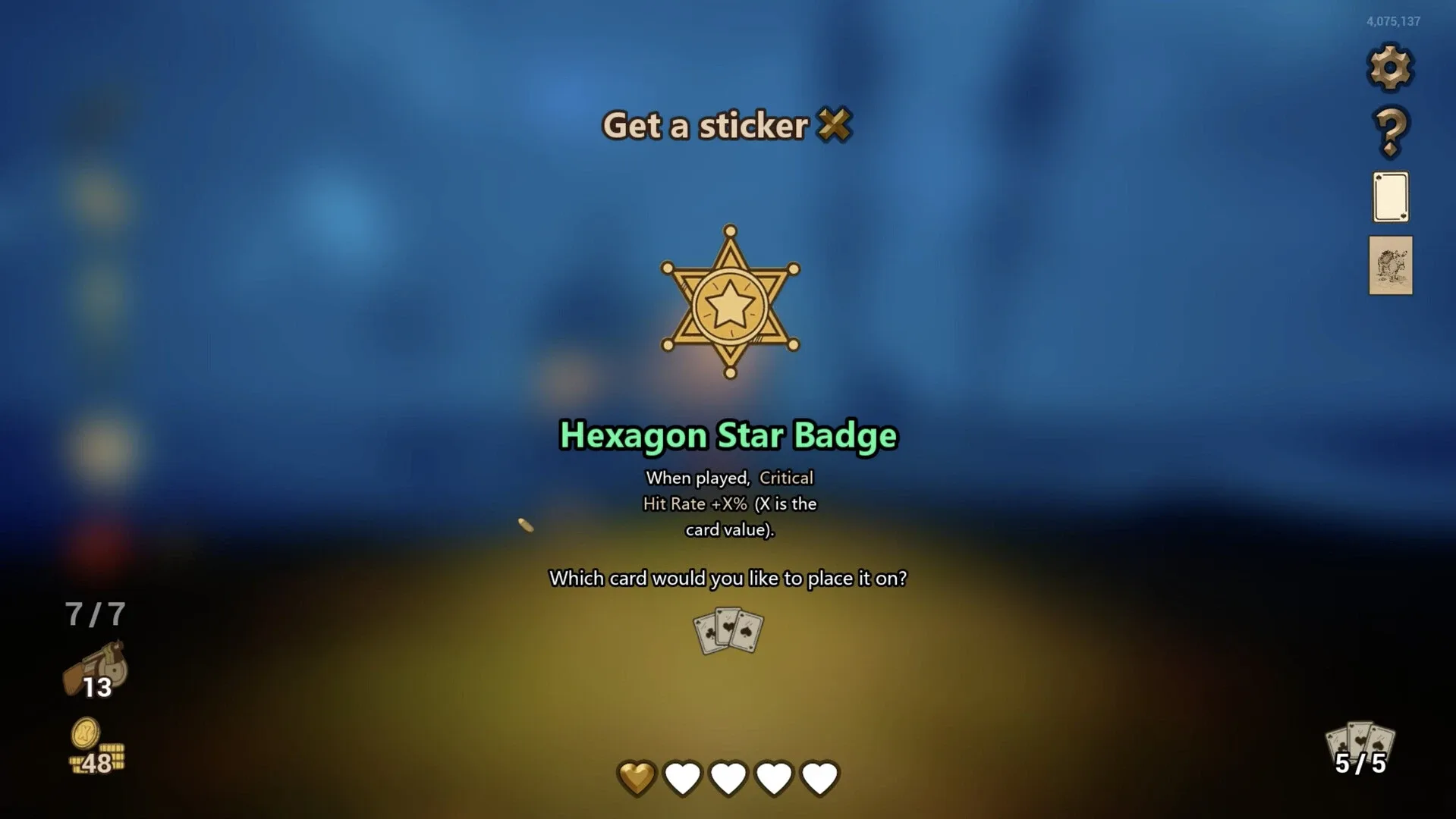This screenshot has height=819, width=1456.
Task: Click the highlighted 'Critical' keyword link
Action: pos(785,478)
